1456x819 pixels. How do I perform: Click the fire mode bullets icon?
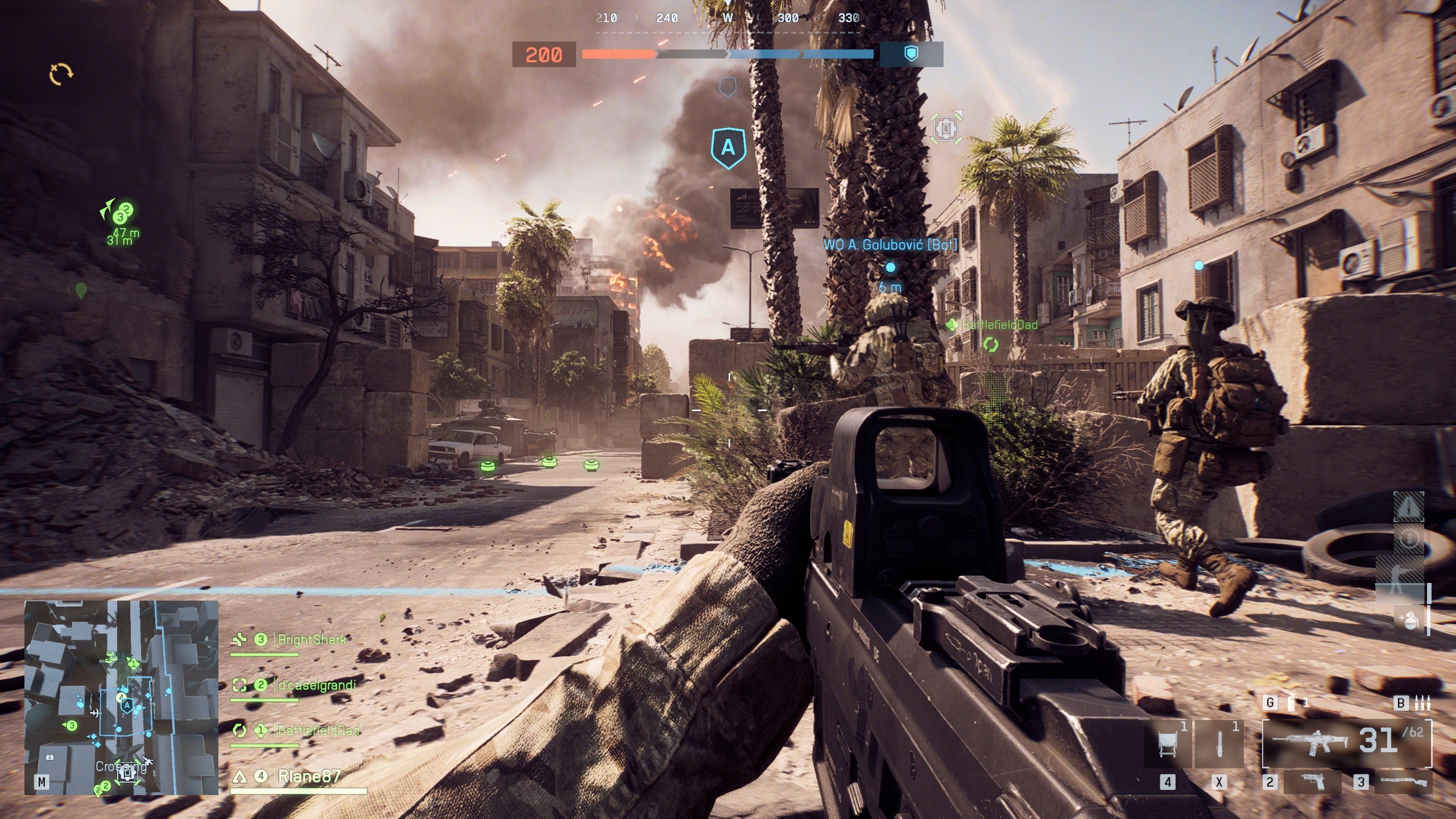(1422, 703)
